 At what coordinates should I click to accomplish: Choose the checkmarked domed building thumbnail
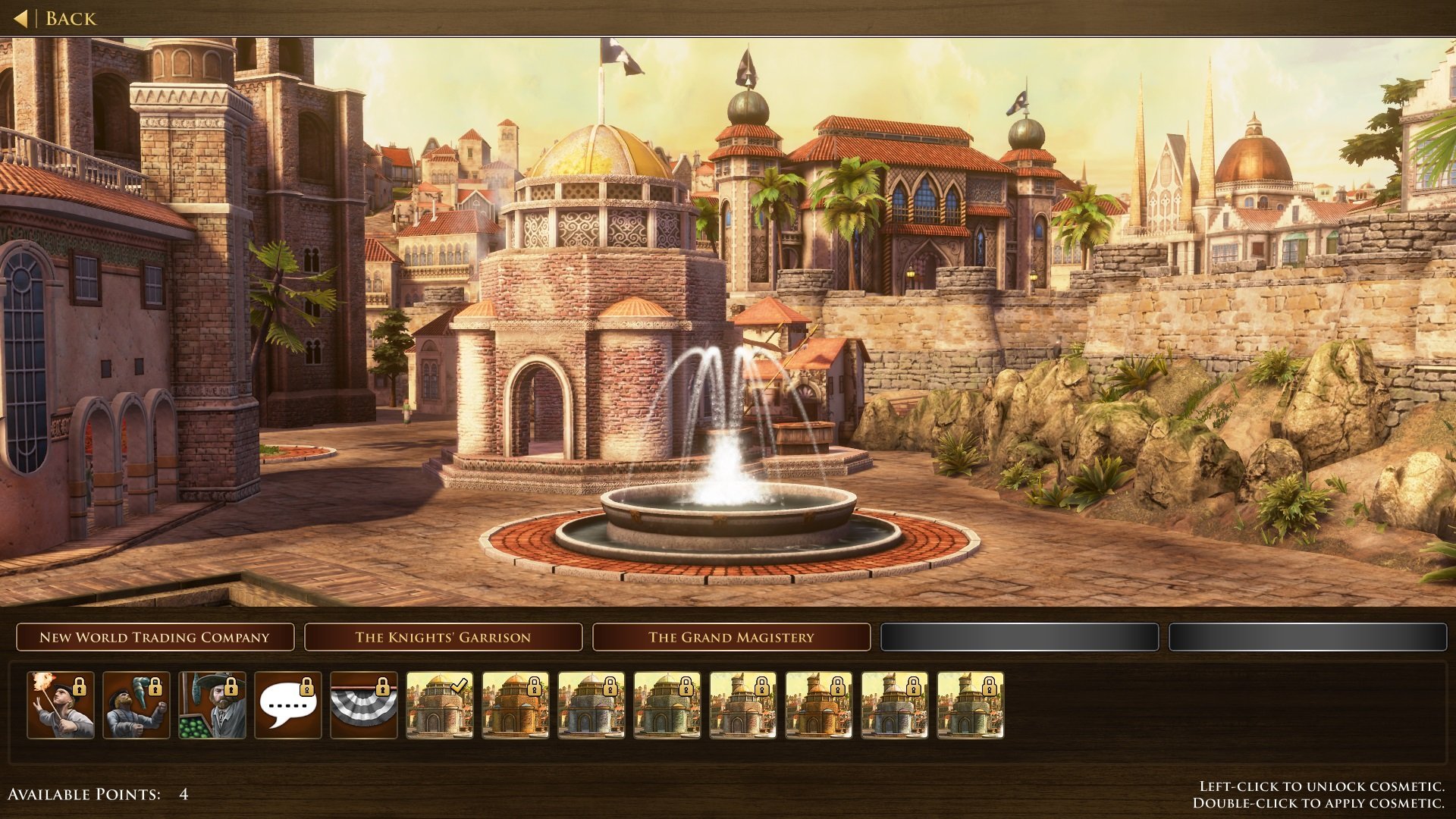tap(440, 704)
